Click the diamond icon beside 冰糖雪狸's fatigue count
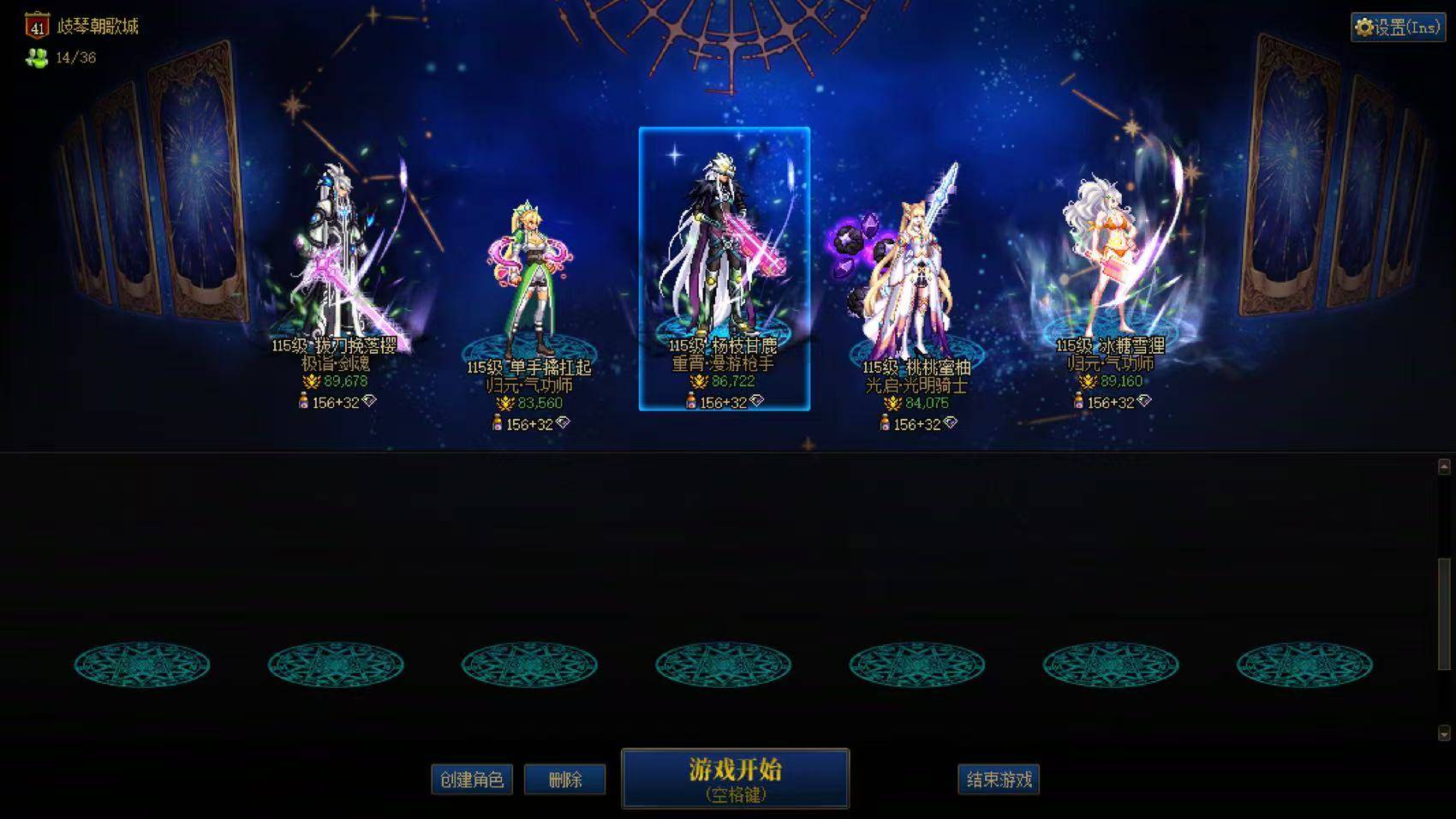The height and width of the screenshot is (819, 1456). 1144,401
